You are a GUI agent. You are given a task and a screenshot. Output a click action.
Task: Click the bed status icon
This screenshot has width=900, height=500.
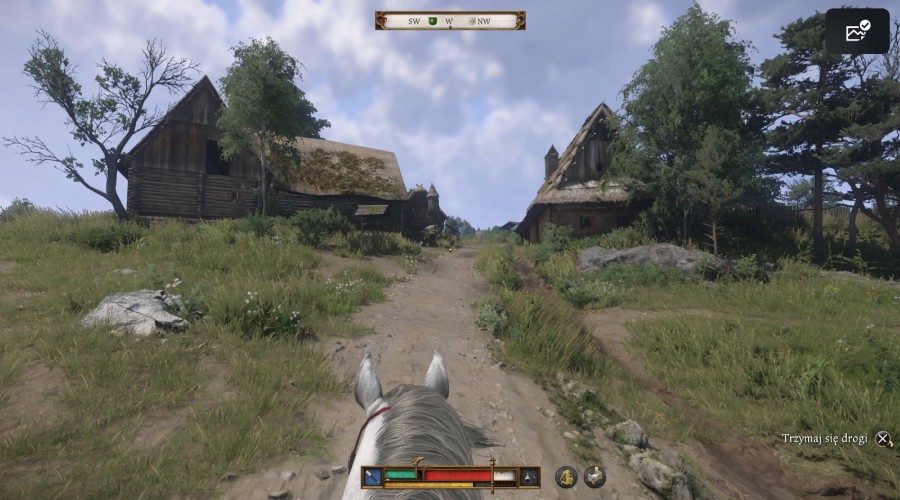[x=594, y=477]
